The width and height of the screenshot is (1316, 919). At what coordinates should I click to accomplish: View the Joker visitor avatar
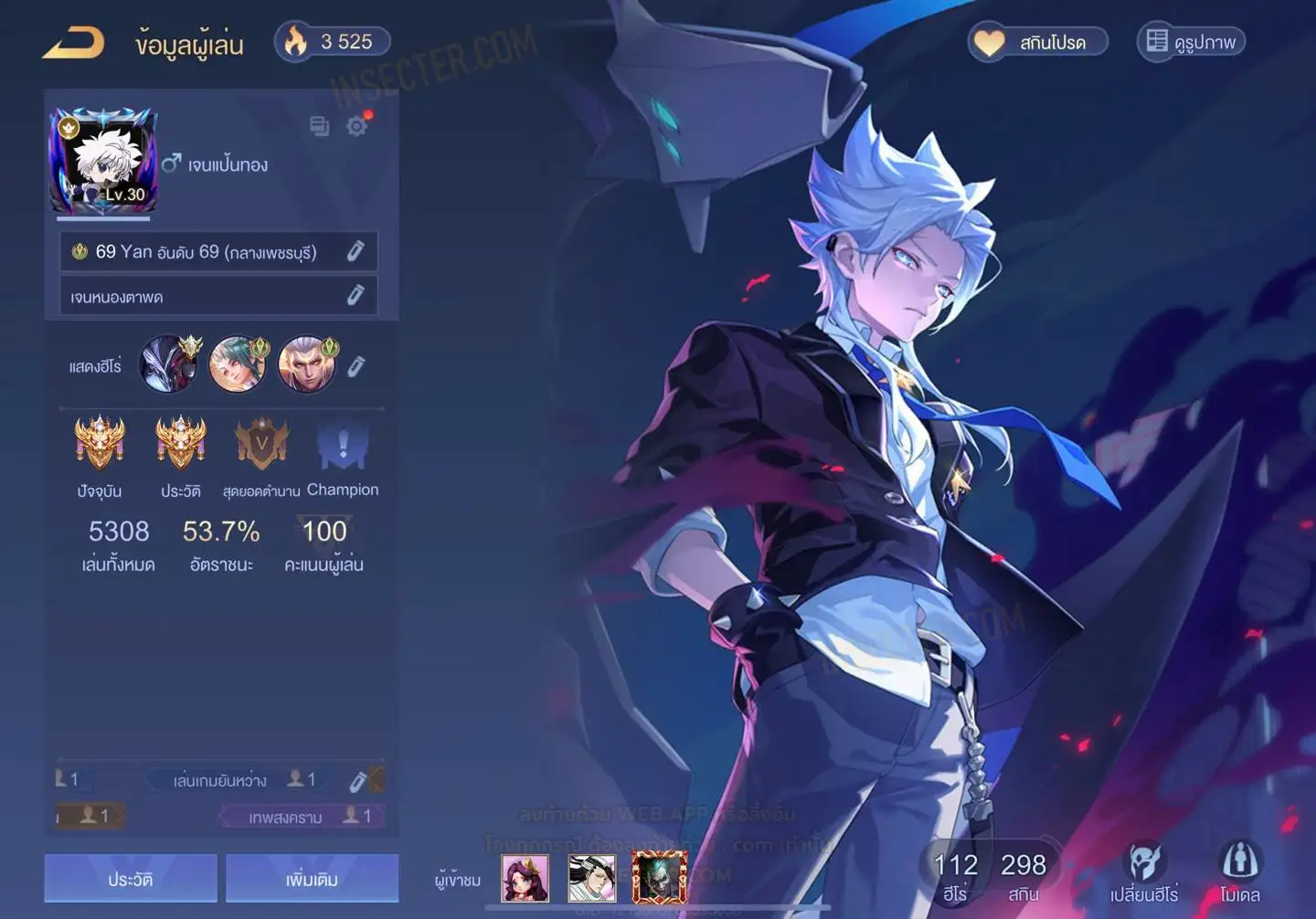[659, 878]
